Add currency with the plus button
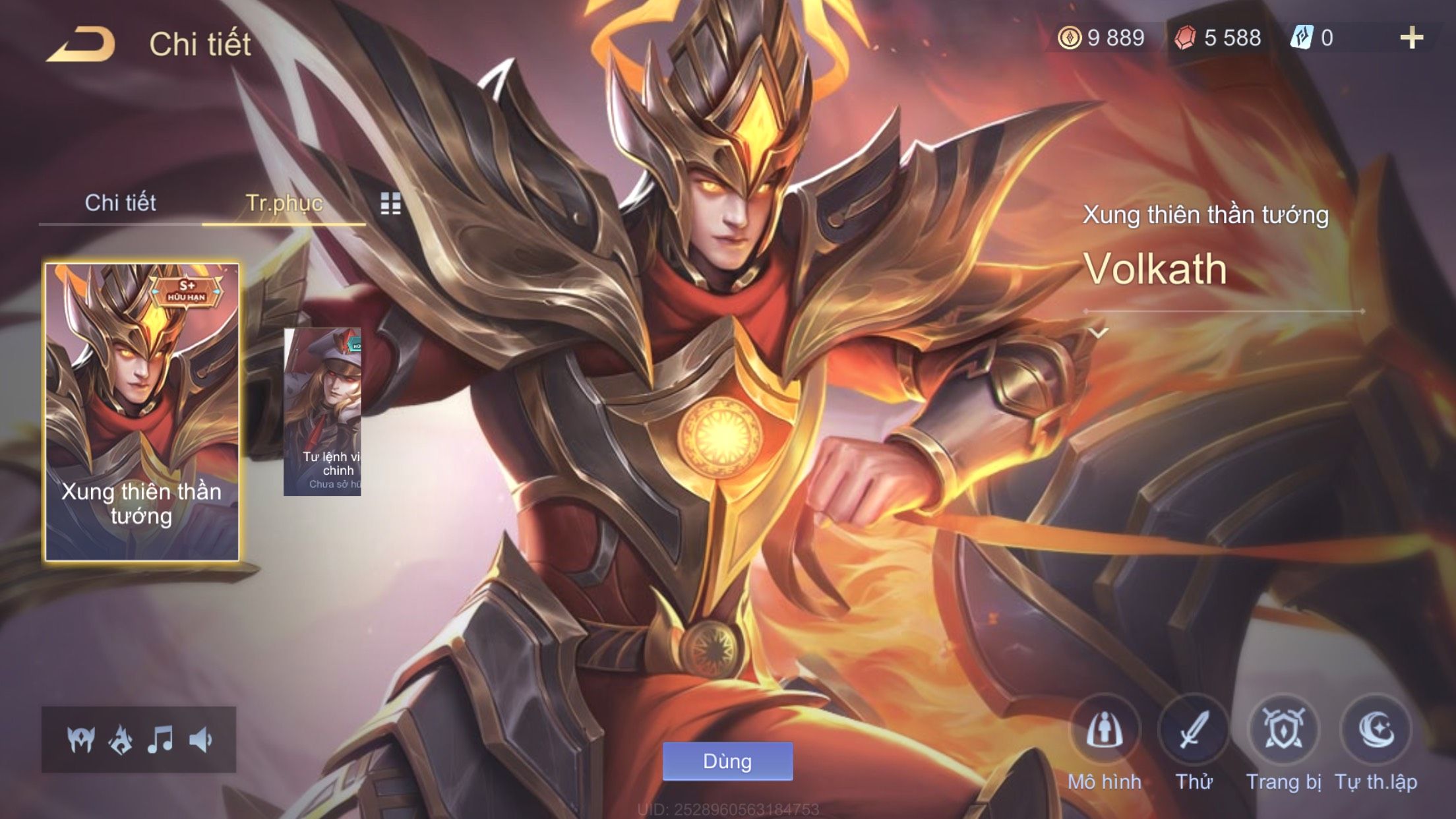 pyautogui.click(x=1411, y=38)
